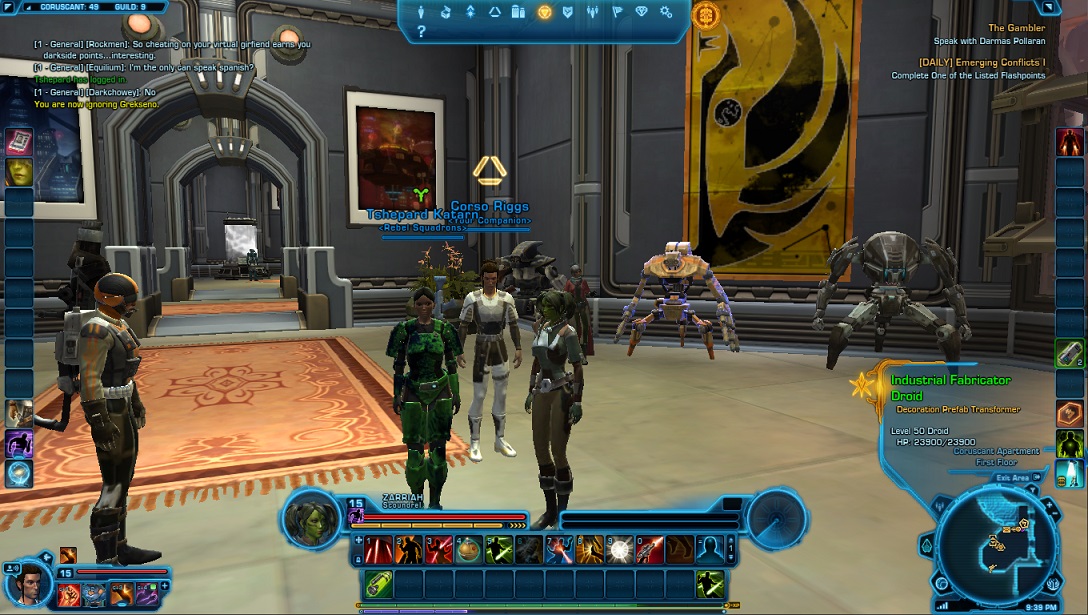Open the guild flag menu icon

[617, 13]
